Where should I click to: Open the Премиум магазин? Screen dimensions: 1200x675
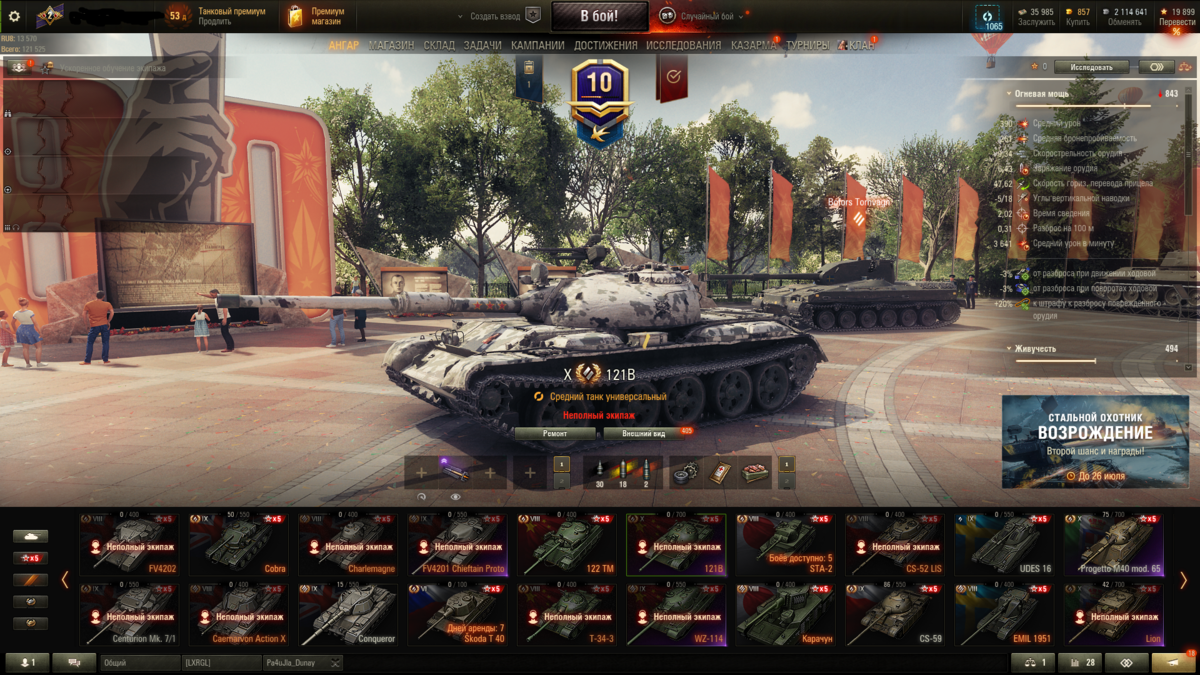coord(317,16)
